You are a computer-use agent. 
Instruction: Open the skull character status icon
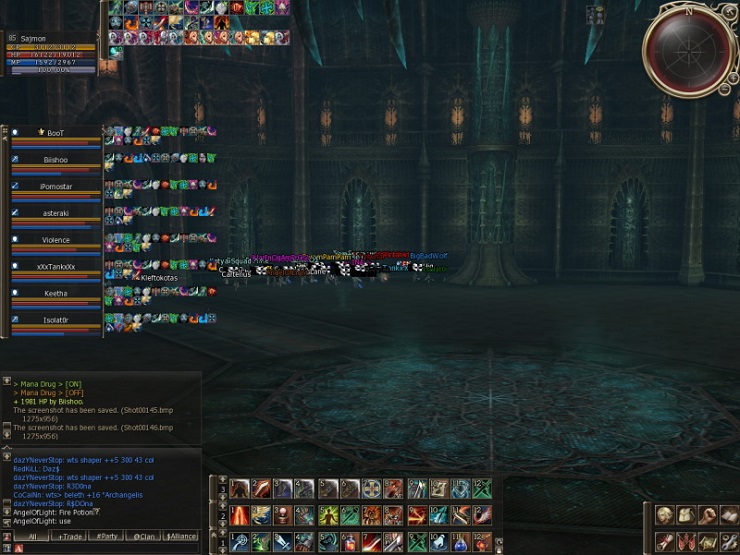click(663, 515)
